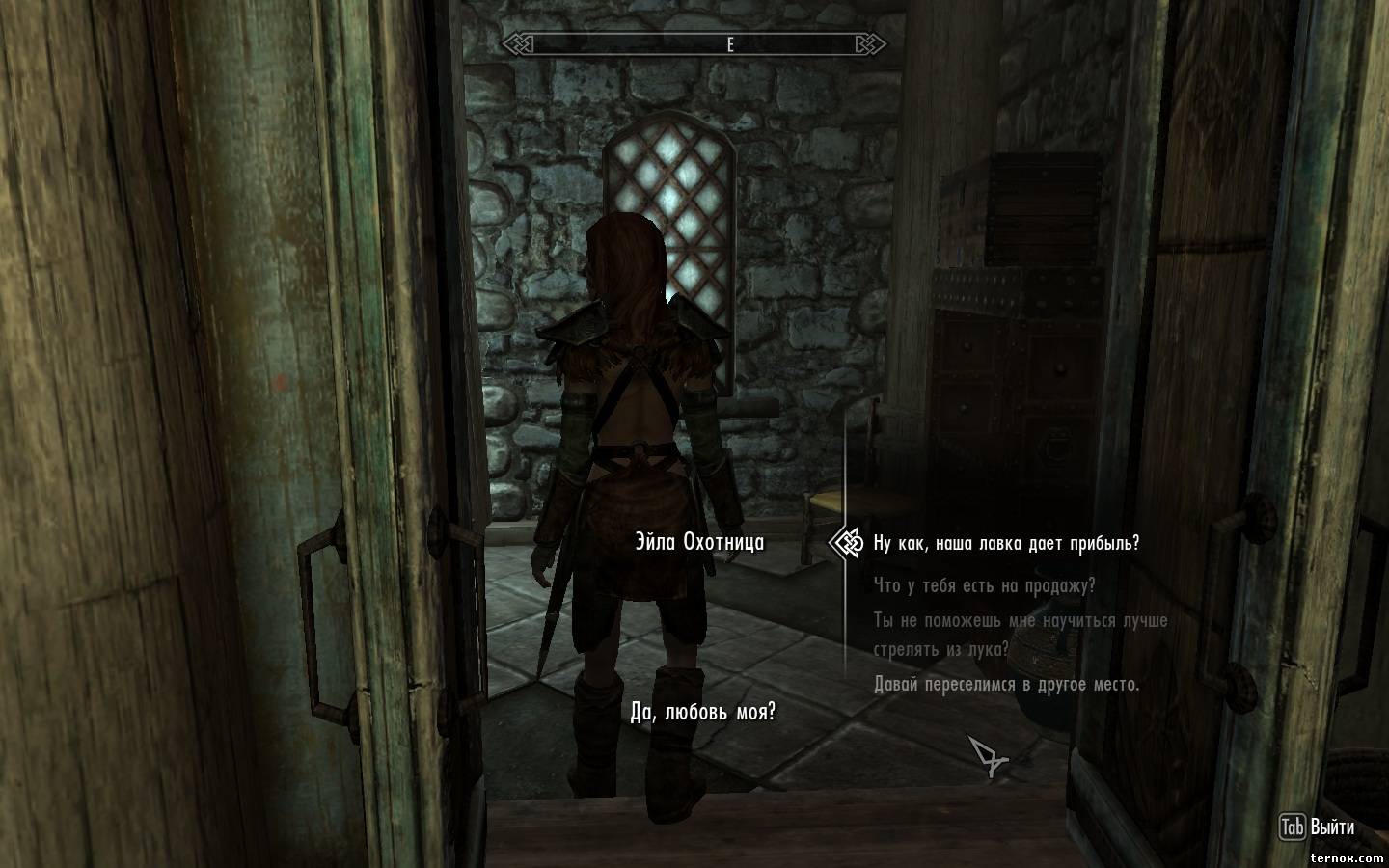Click the Выйти exit label
The height and width of the screenshot is (868, 1389).
click(x=1332, y=827)
